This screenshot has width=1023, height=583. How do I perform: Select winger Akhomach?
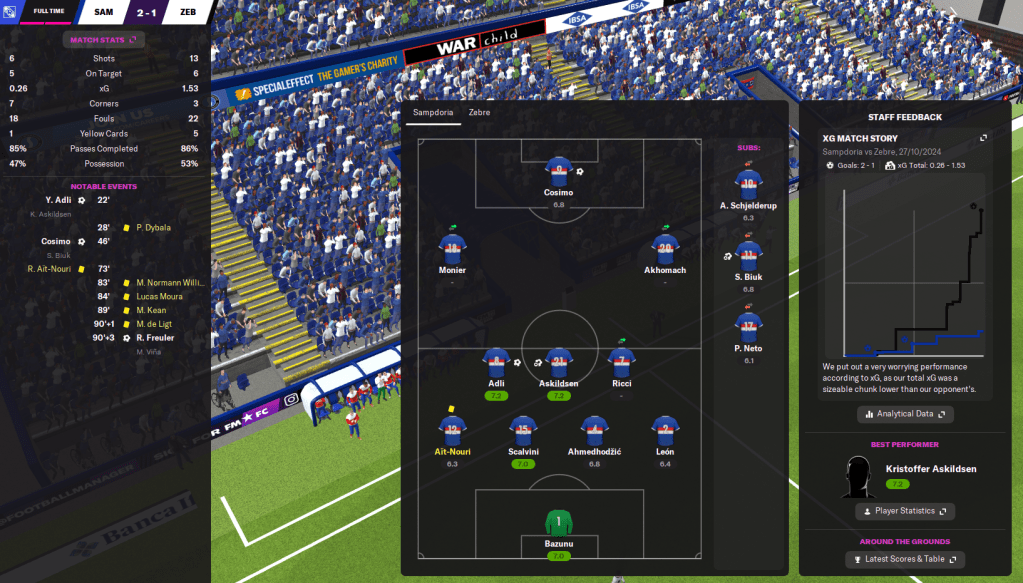pos(665,249)
